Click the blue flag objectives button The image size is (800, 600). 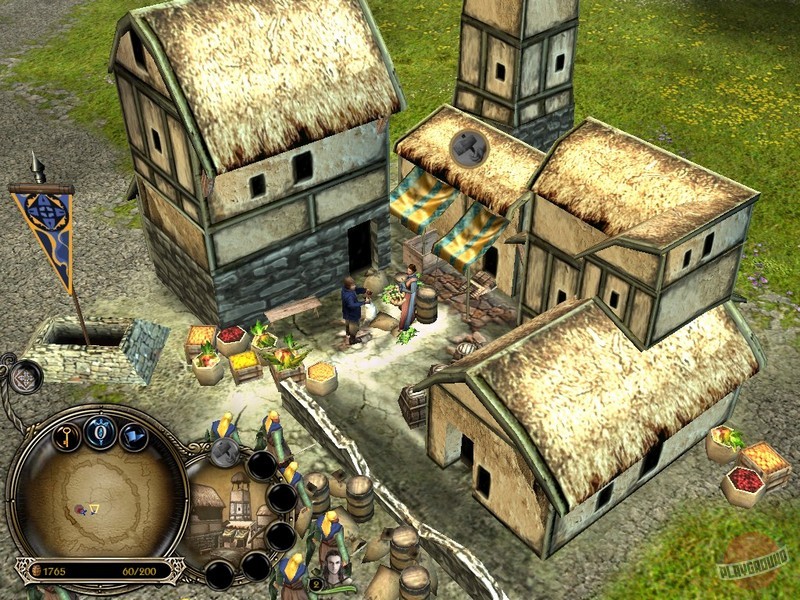134,437
